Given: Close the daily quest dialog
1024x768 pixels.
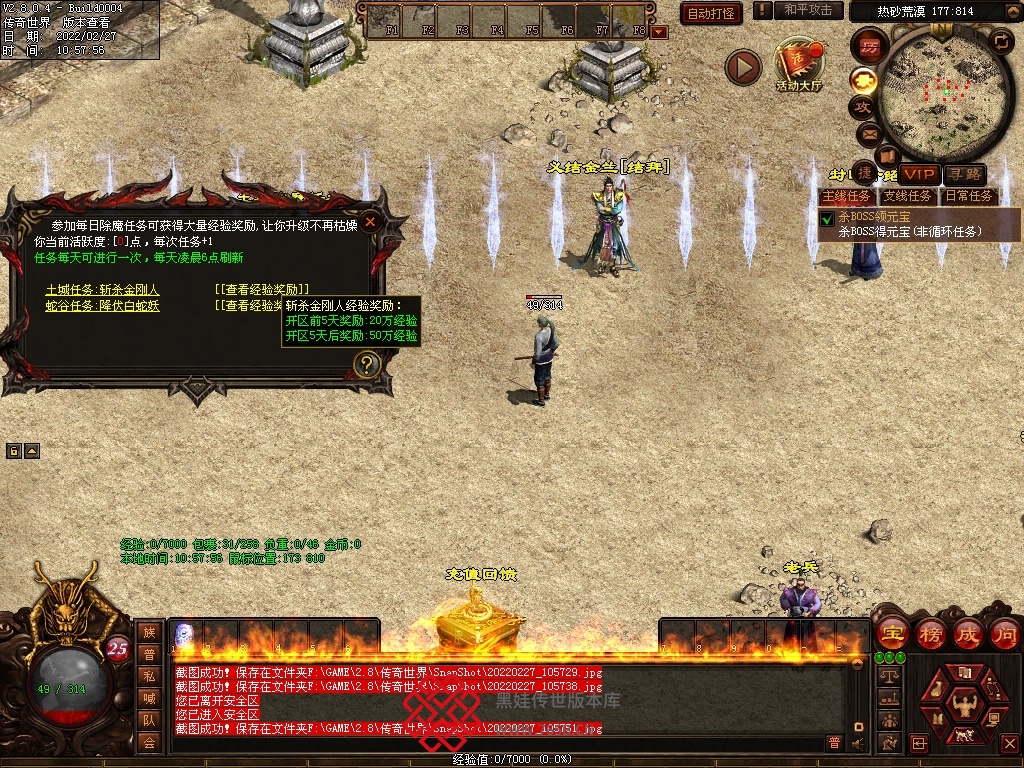Looking at the screenshot, I should coord(370,222).
